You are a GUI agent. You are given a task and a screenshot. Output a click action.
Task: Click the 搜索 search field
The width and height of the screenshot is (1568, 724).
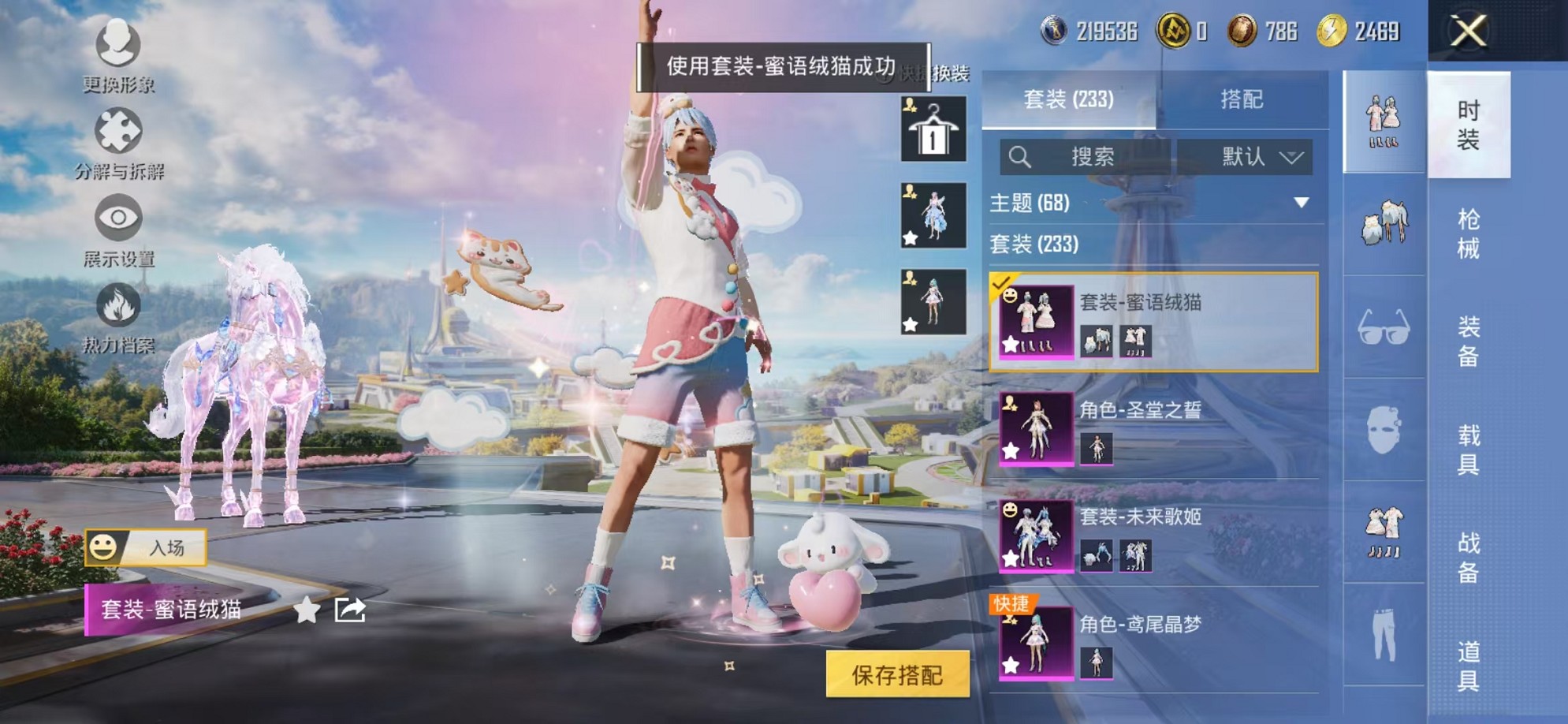(1096, 156)
